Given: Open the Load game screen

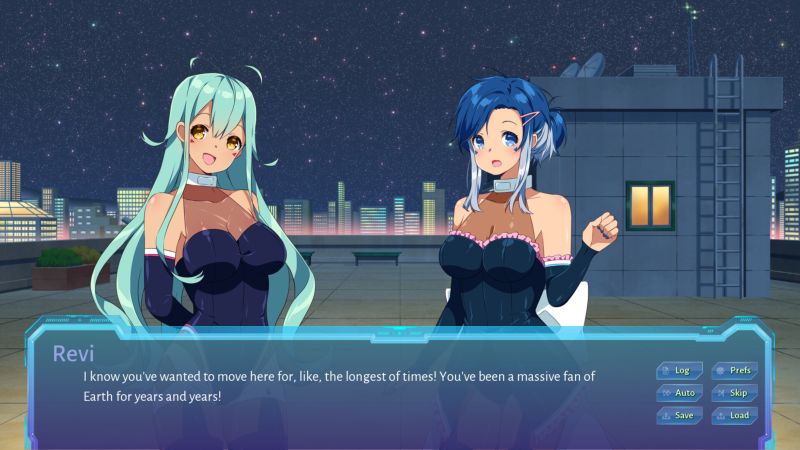Looking at the screenshot, I should tap(734, 415).
